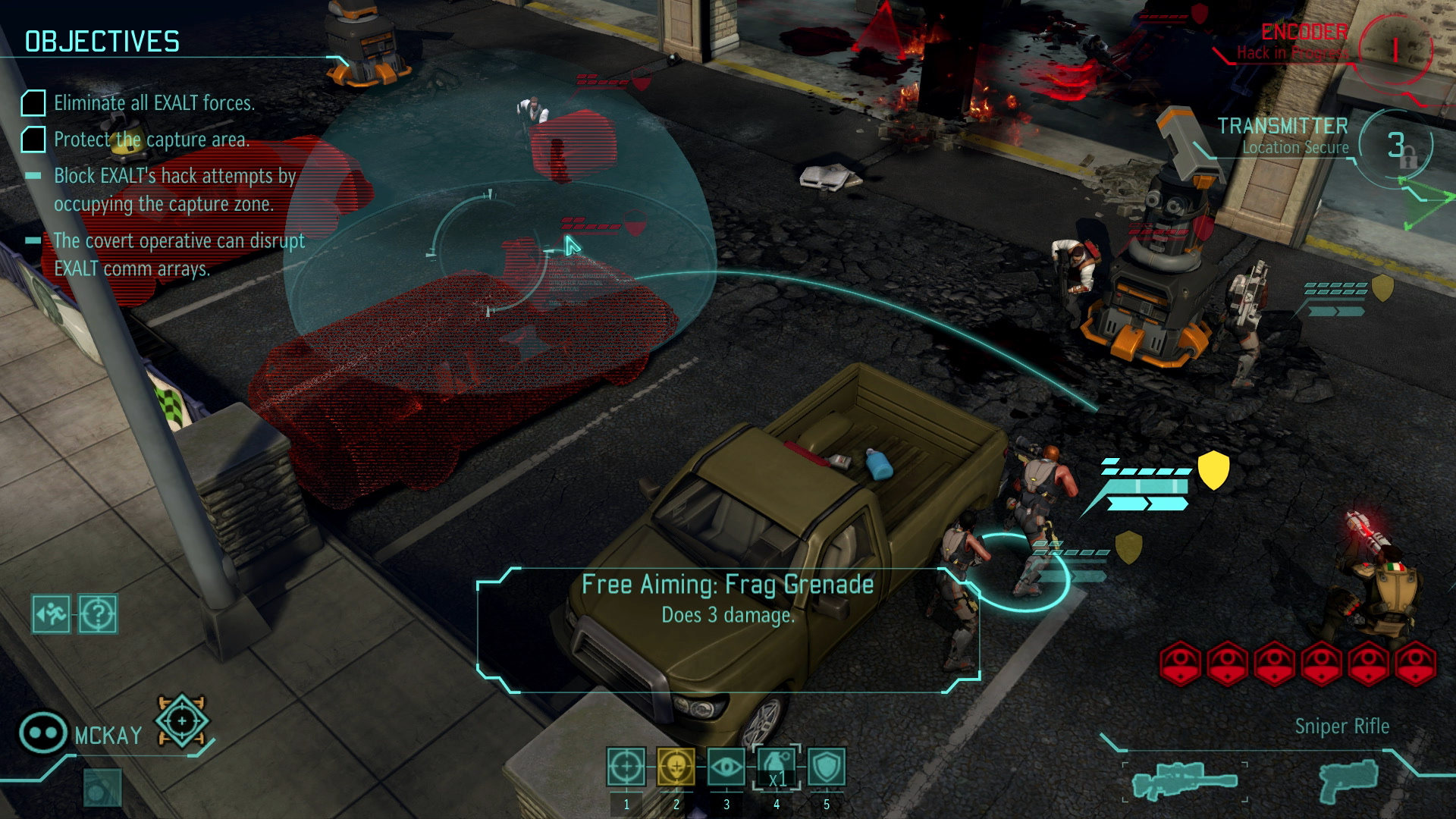Select the yellow alien-head targeting ability
This screenshot has width=1456, height=819.
[676, 768]
